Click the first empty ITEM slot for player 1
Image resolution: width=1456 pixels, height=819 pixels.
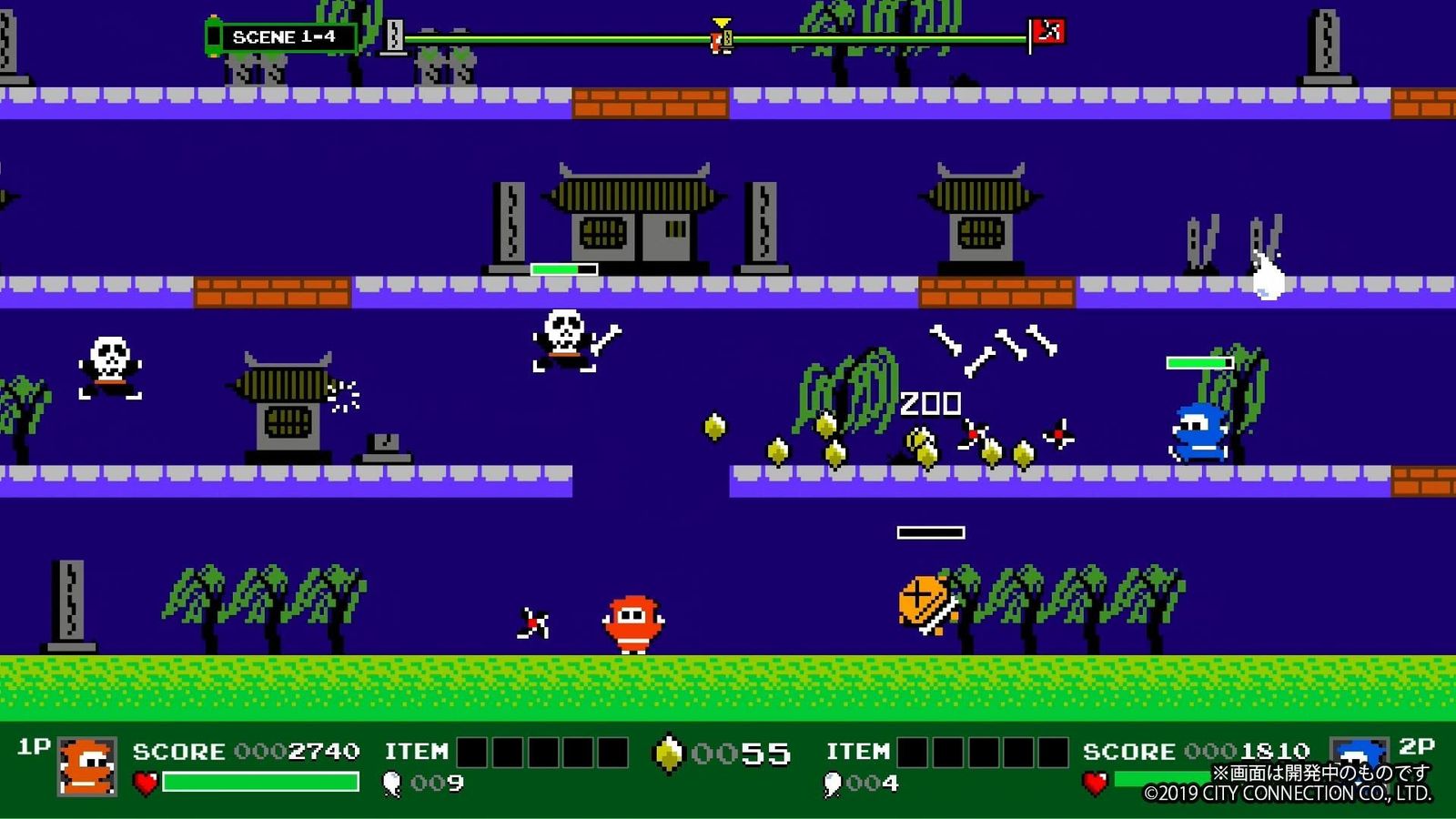(x=471, y=753)
